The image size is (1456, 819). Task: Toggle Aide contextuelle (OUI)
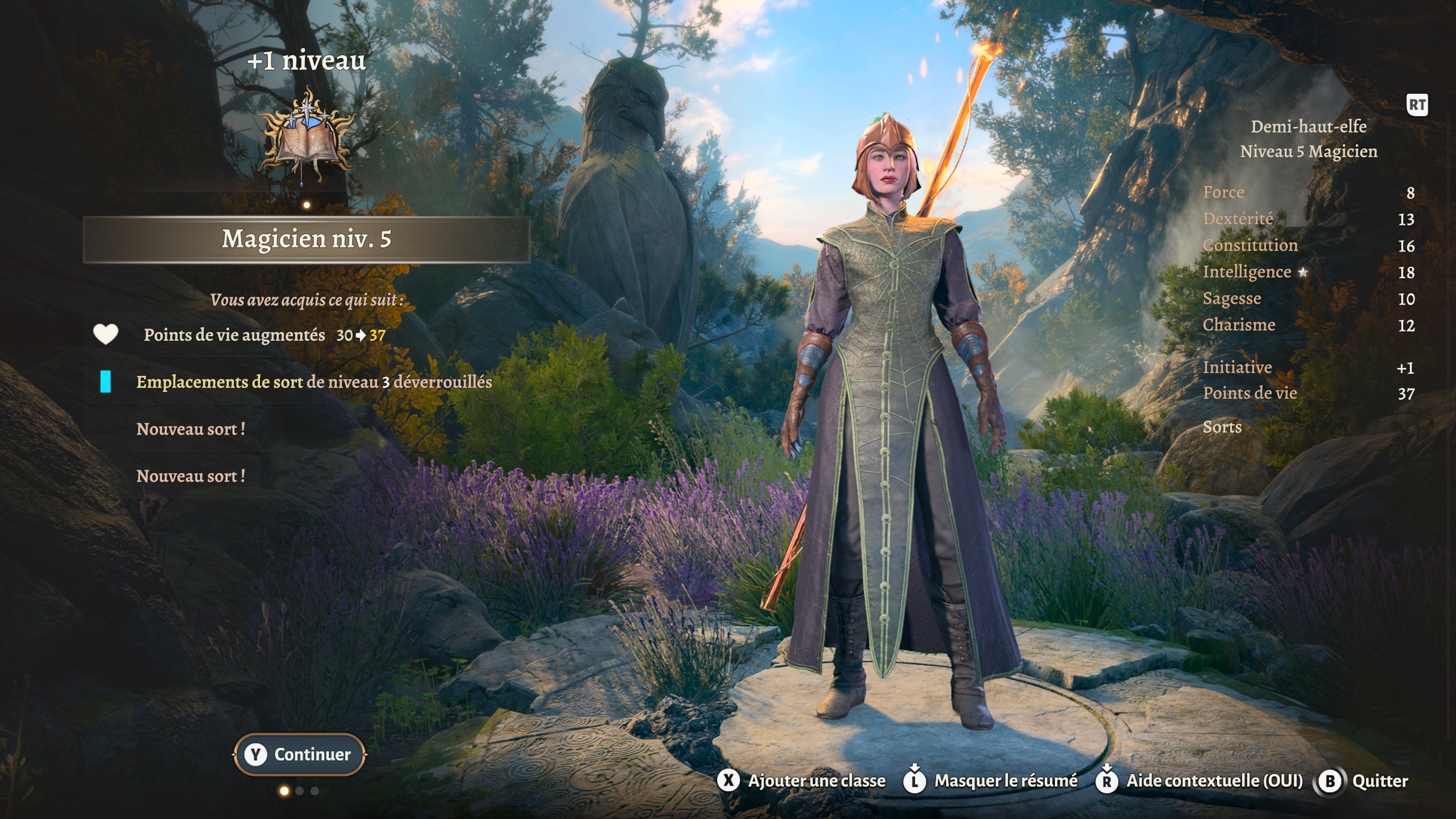pyautogui.click(x=1199, y=781)
